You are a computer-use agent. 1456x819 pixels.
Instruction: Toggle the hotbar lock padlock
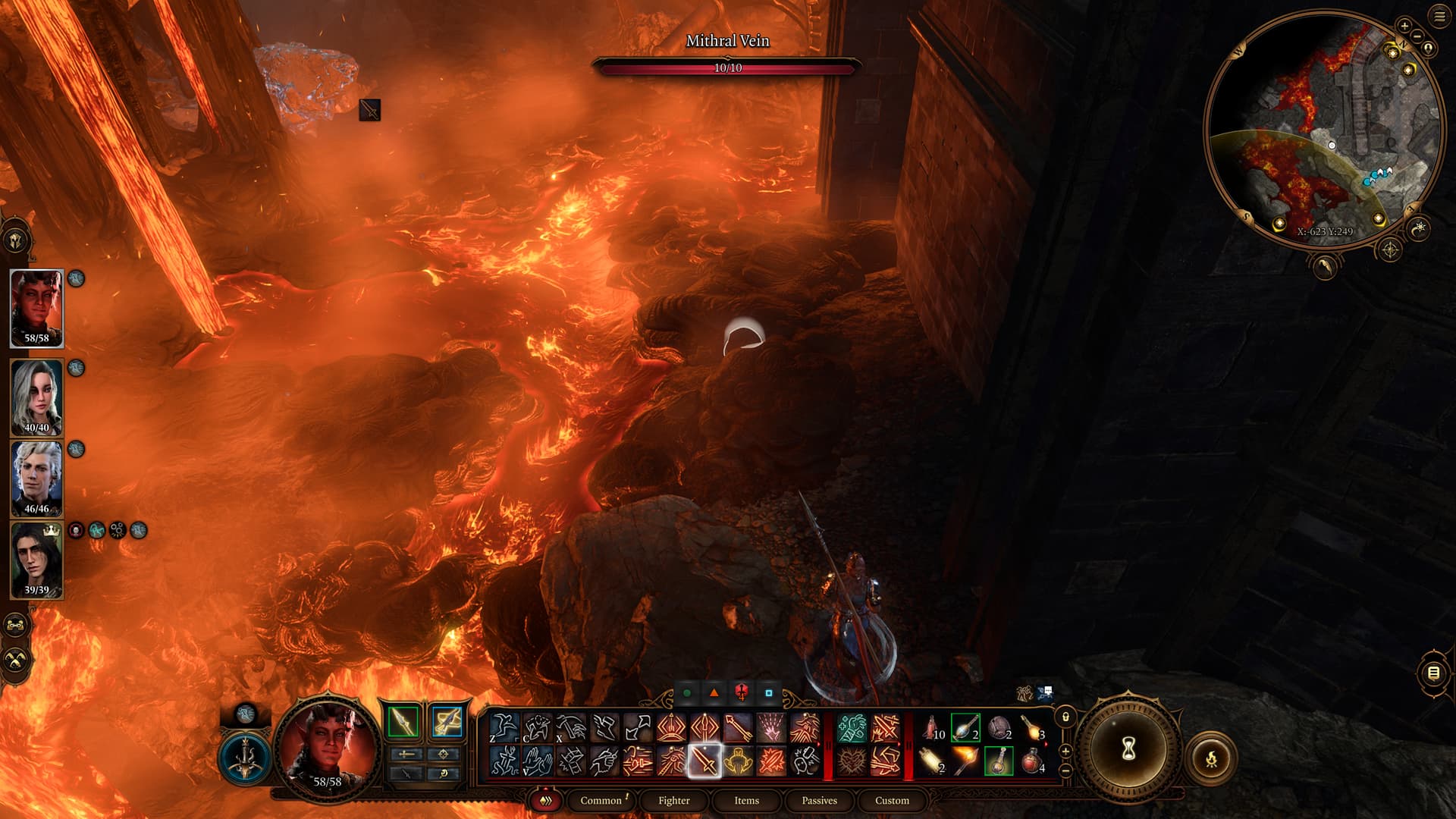click(x=1065, y=717)
